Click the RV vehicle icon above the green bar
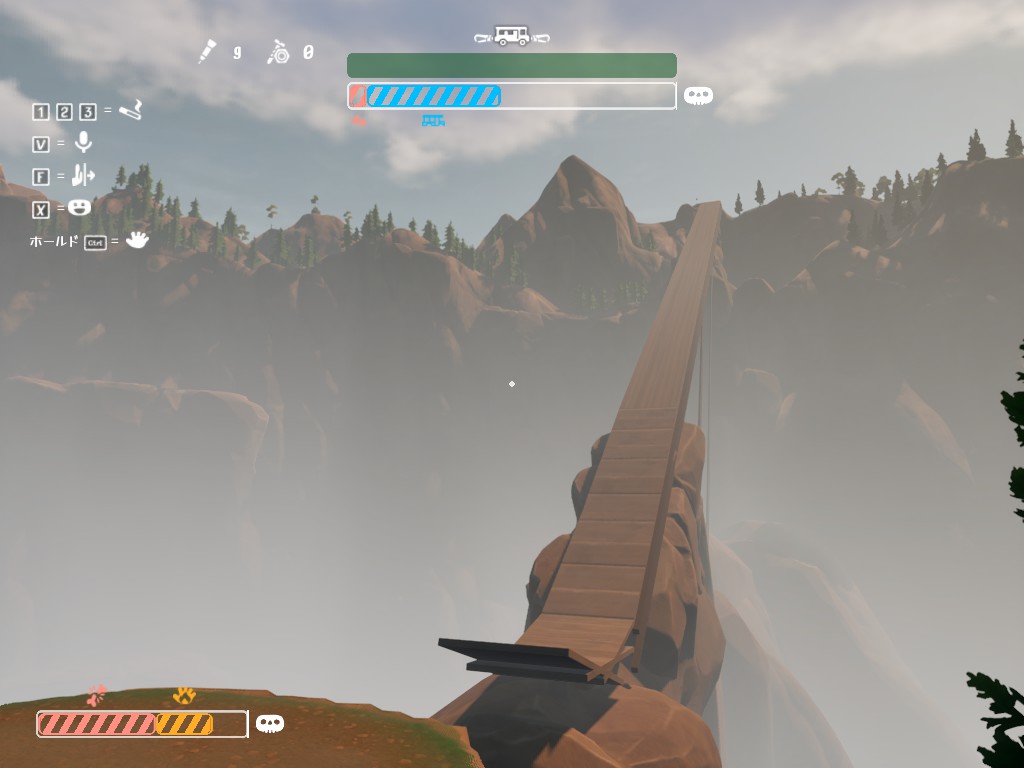 tap(512, 36)
